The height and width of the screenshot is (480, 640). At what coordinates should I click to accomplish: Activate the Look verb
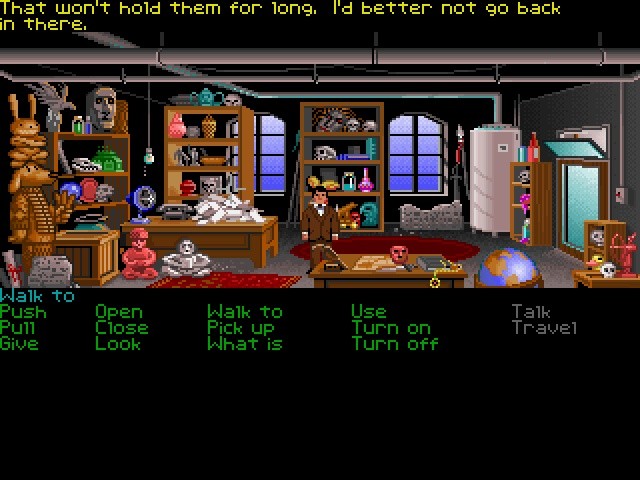coord(118,344)
